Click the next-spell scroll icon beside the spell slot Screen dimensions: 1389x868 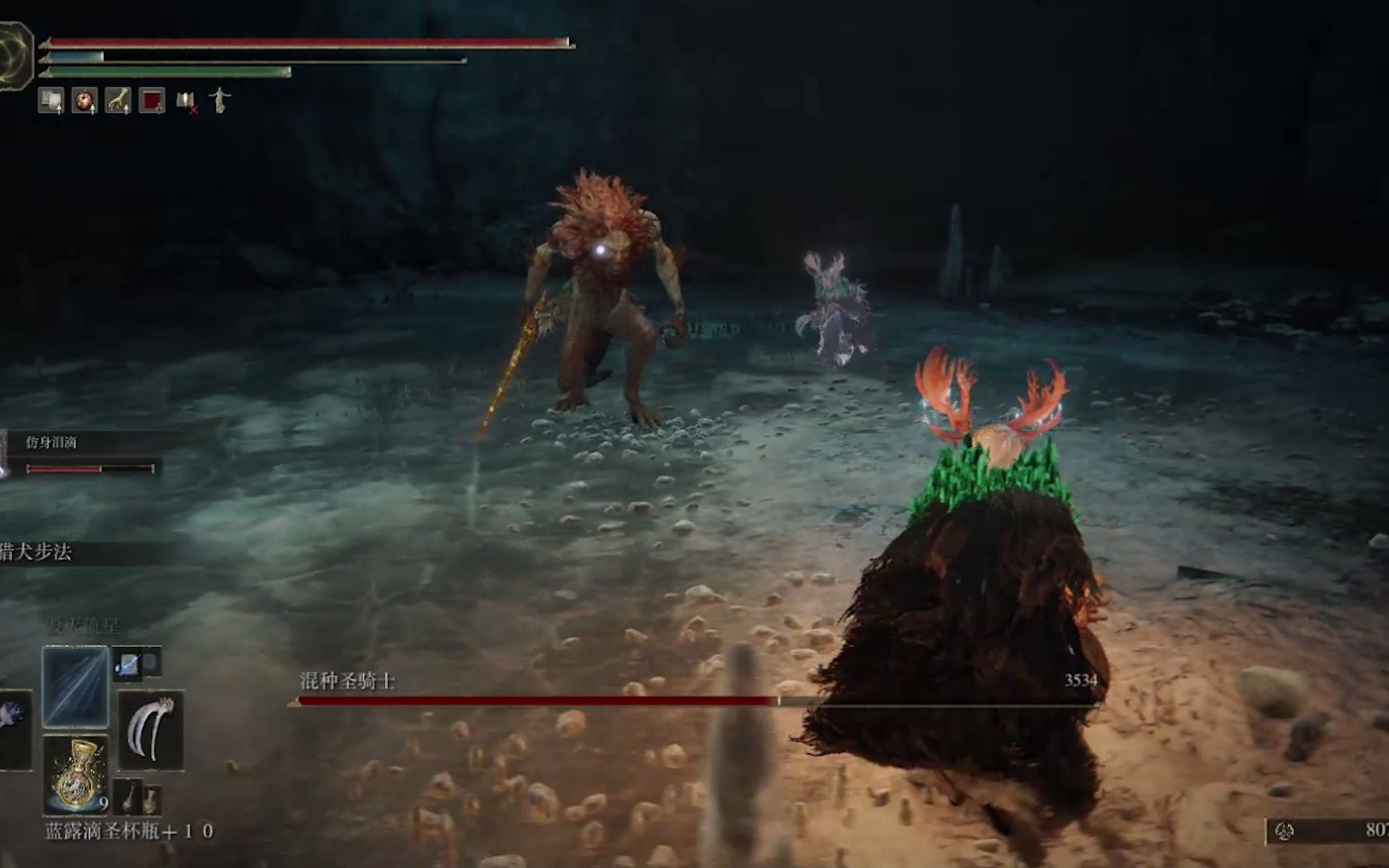[x=130, y=663]
